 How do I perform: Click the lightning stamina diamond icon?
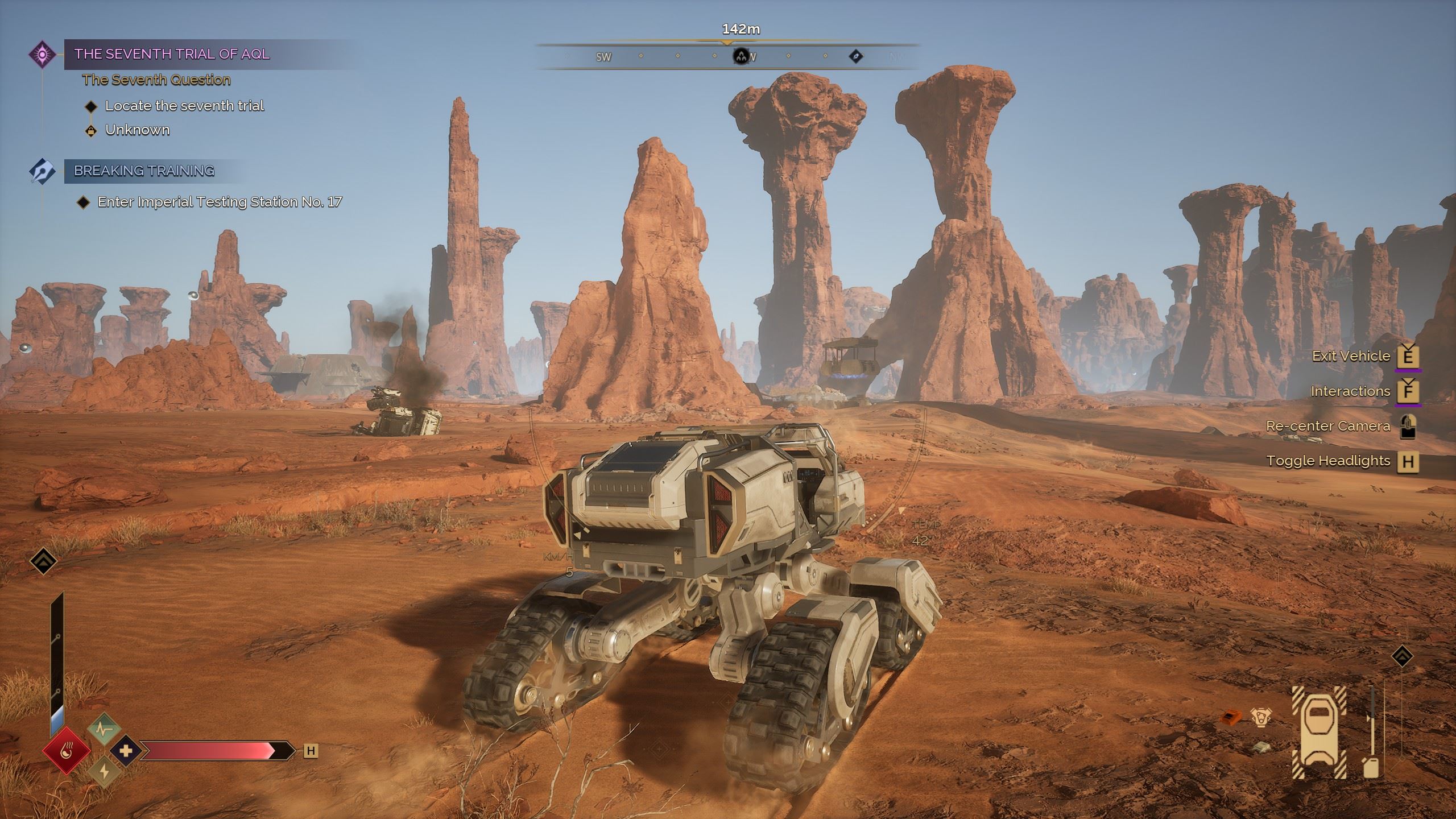click(x=104, y=773)
